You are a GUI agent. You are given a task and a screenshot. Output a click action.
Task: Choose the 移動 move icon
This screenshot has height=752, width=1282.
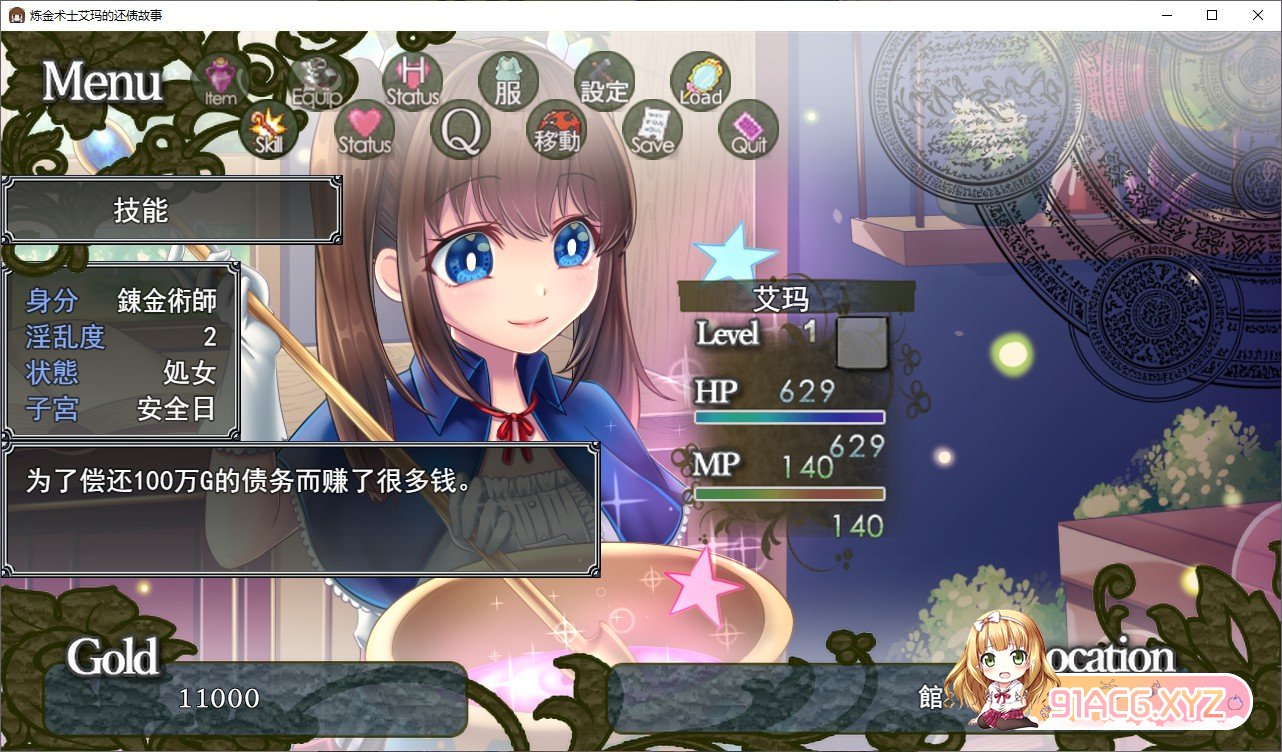tap(556, 130)
